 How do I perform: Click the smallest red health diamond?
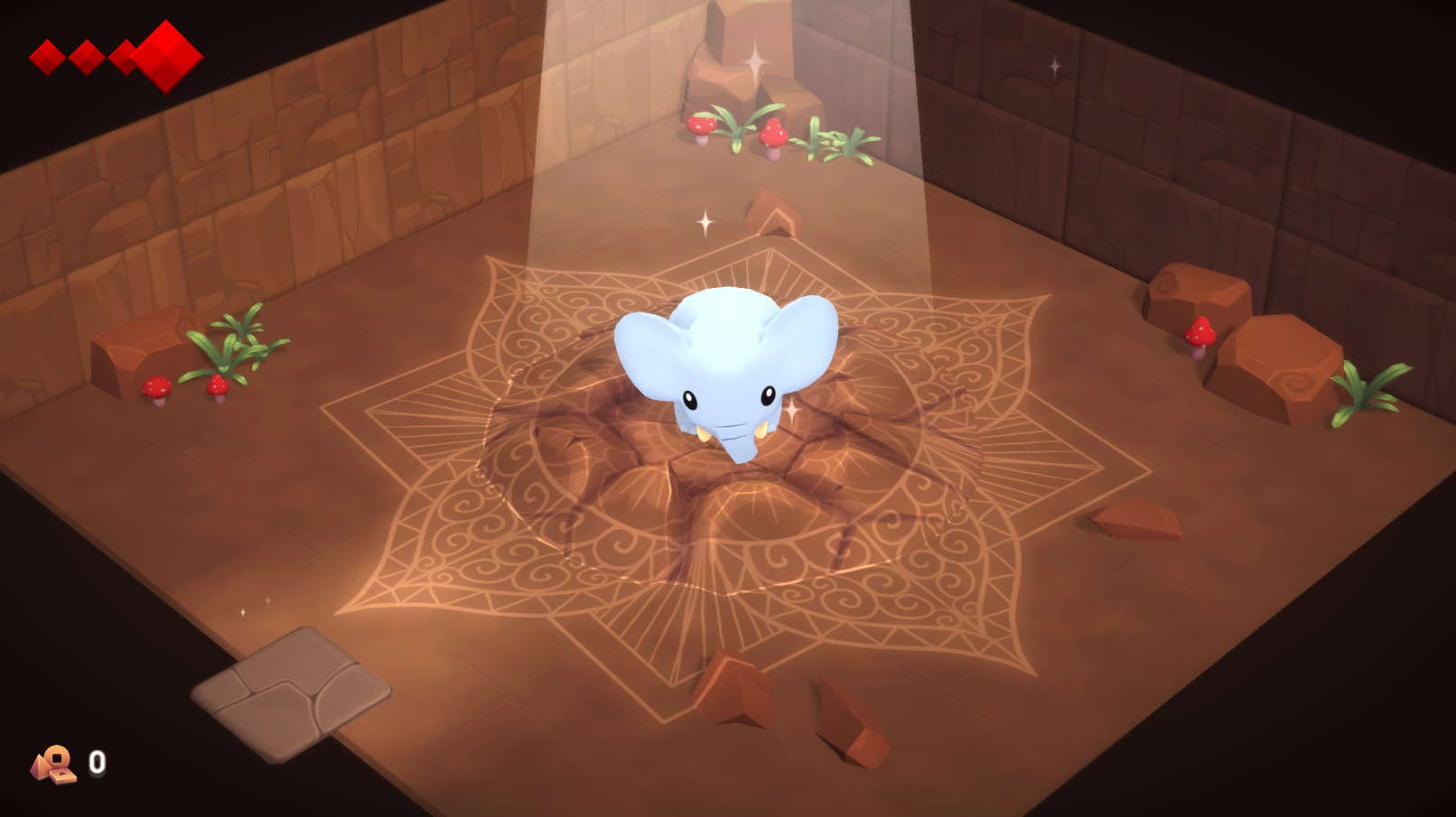tap(47, 56)
